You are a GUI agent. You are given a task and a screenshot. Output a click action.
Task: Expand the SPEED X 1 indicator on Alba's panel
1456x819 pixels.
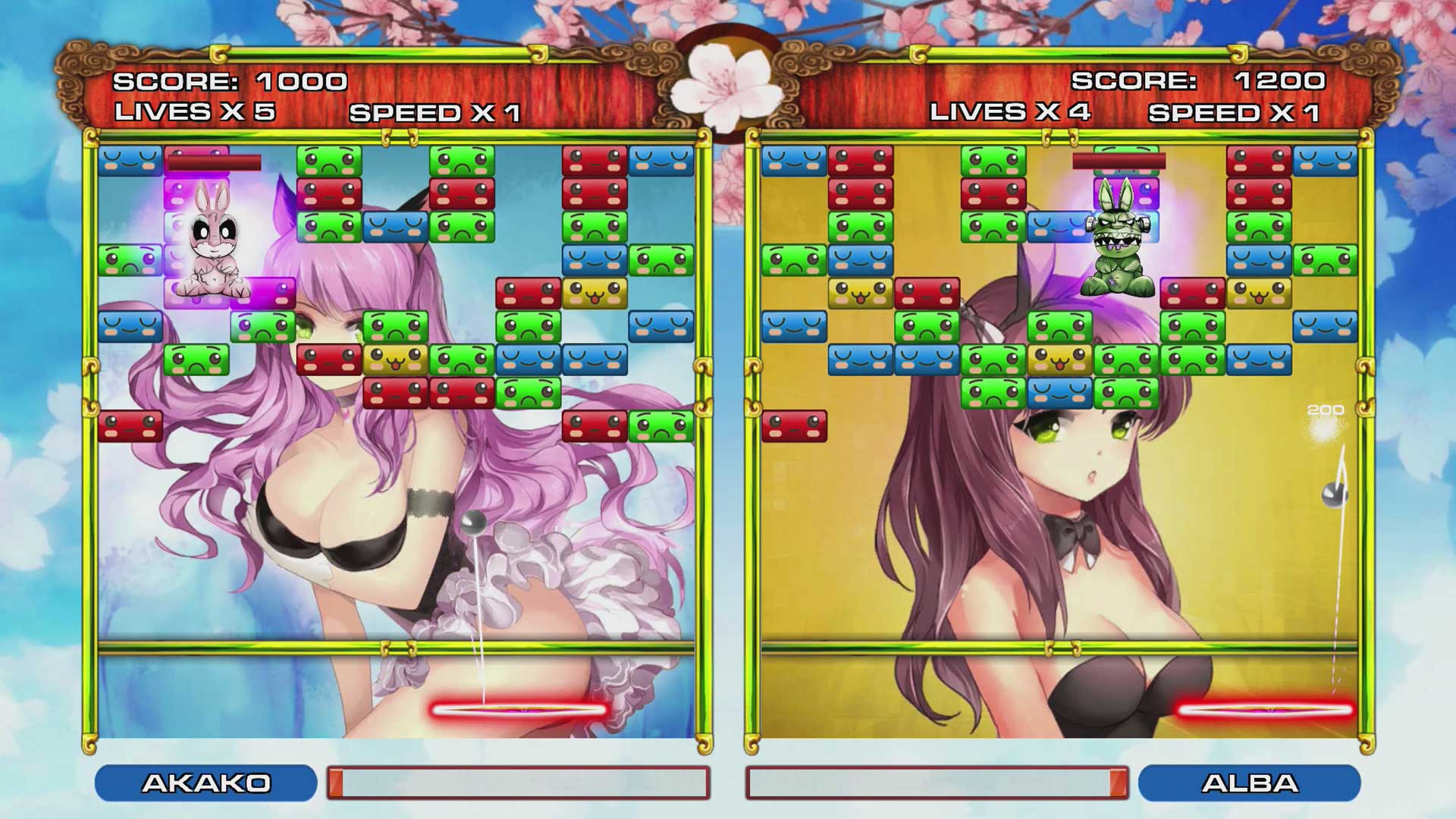tap(1236, 112)
